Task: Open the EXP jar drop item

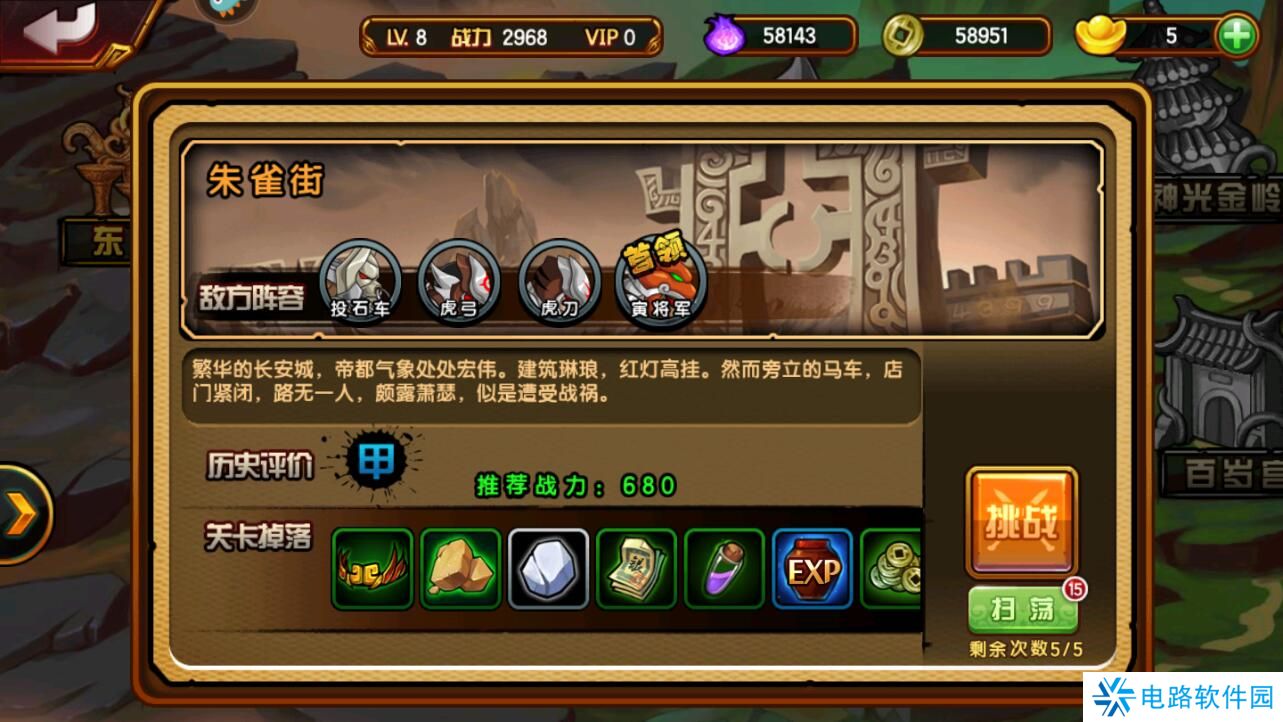Action: click(811, 569)
